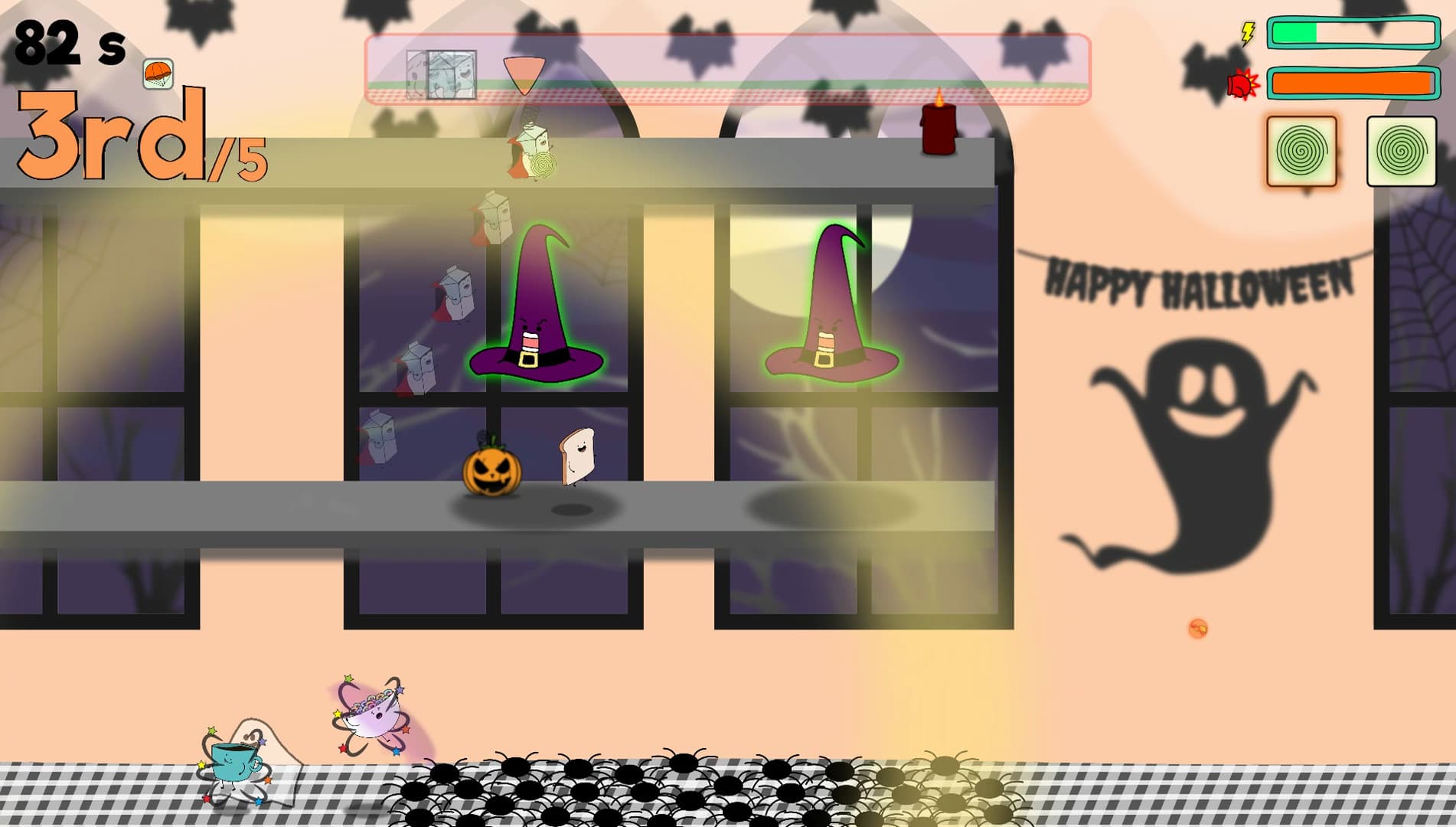Click the yellow lightning bolt energy icon
1456x827 pixels.
[x=1247, y=32]
